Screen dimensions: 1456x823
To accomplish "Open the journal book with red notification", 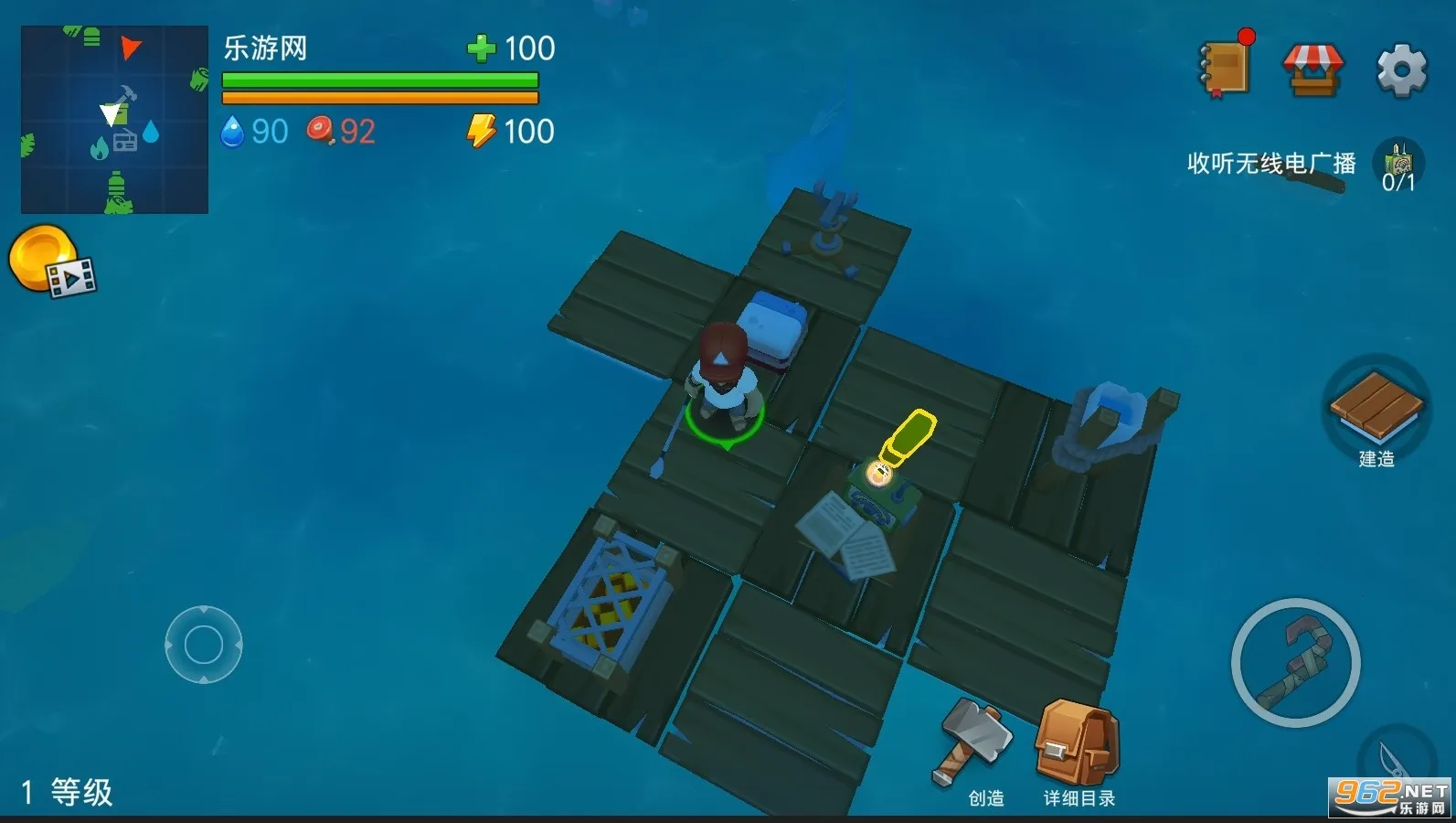I will pyautogui.click(x=1226, y=67).
